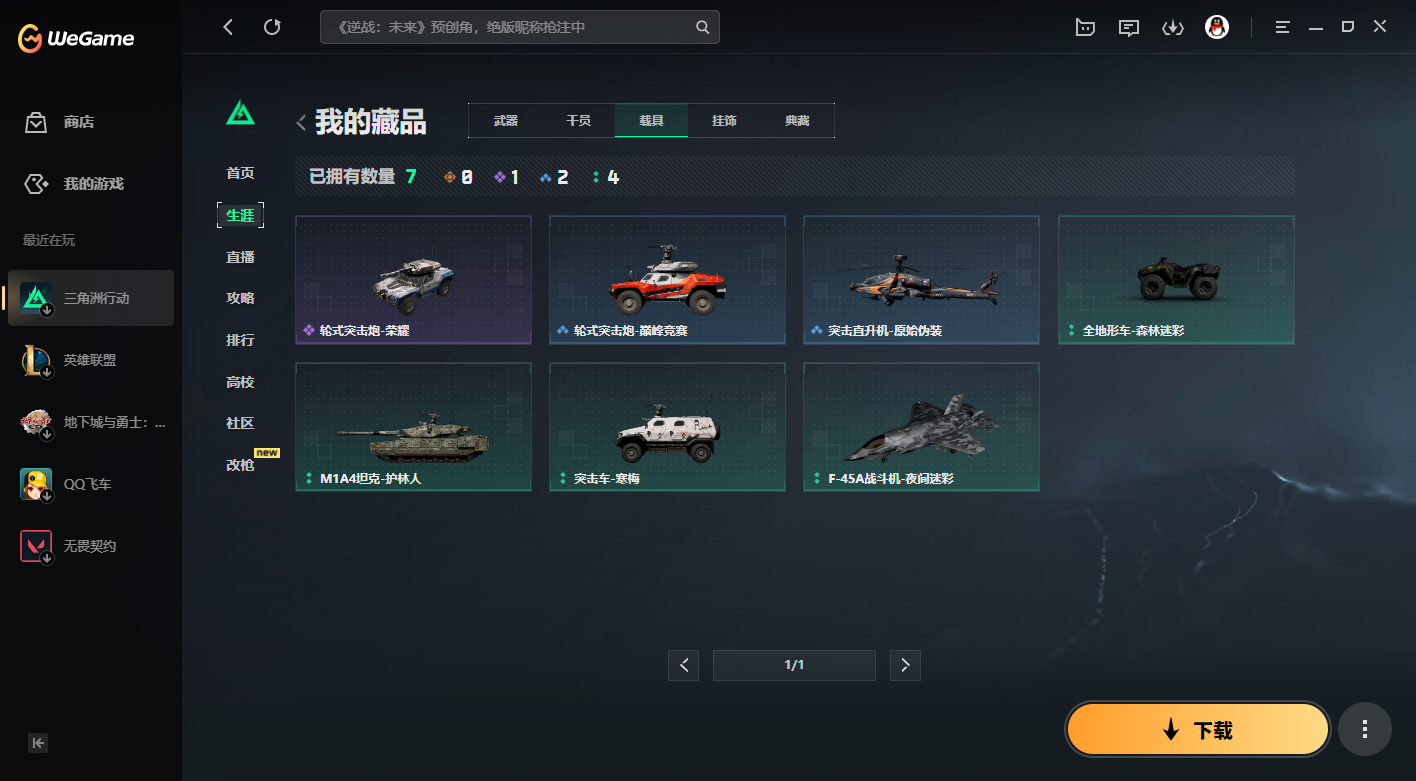Click the page refresh icon
The width and height of the screenshot is (1416, 781).
click(272, 27)
